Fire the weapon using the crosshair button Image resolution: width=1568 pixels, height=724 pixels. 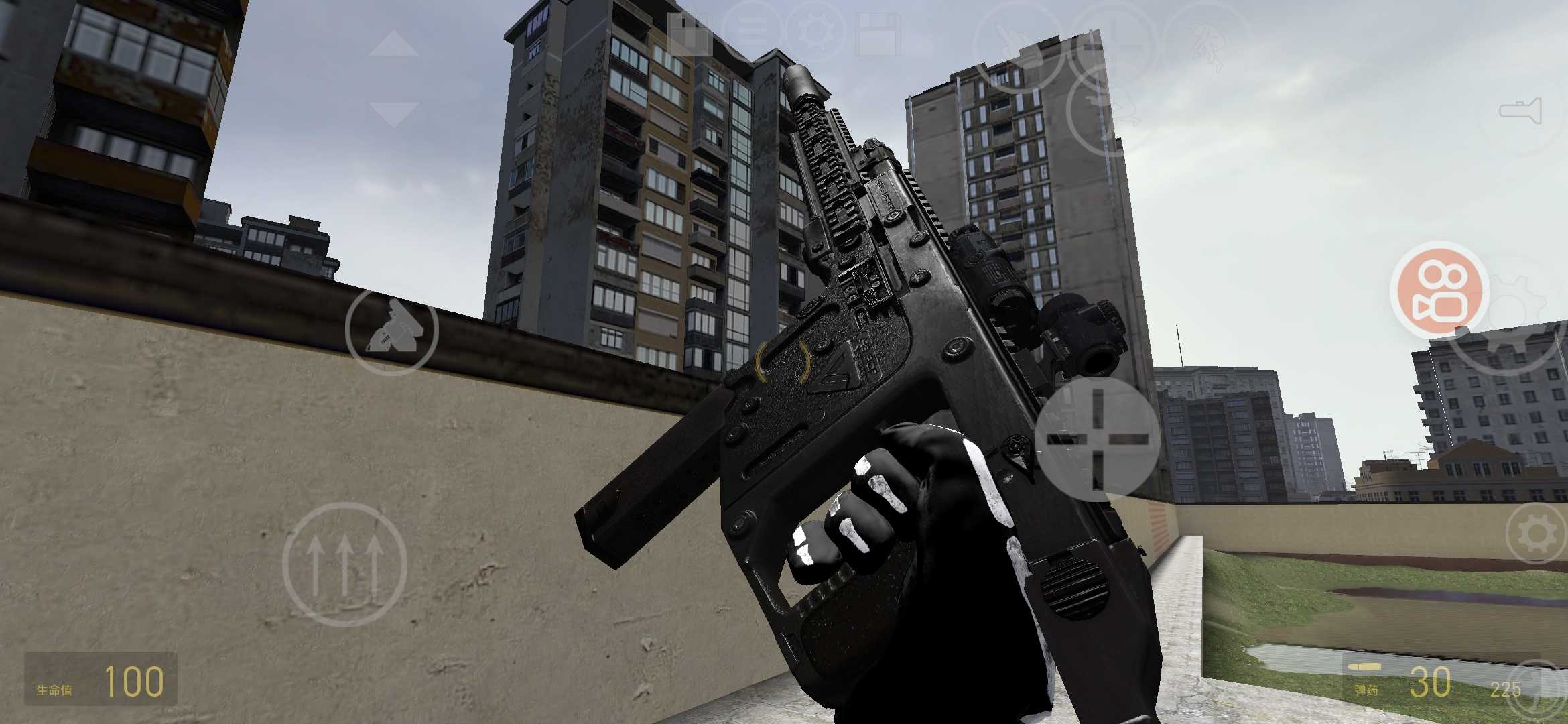point(1096,439)
